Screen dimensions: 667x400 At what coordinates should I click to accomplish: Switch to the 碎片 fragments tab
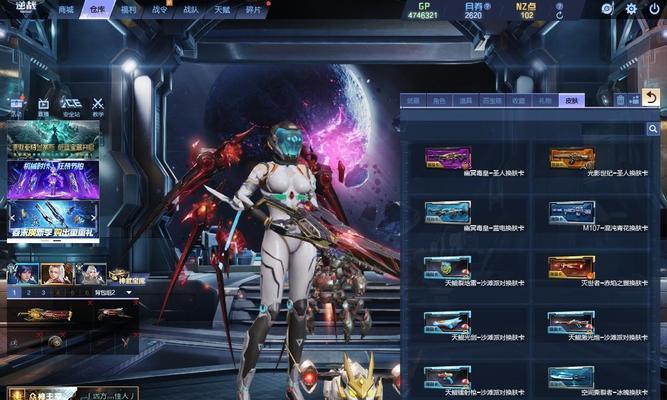point(254,9)
